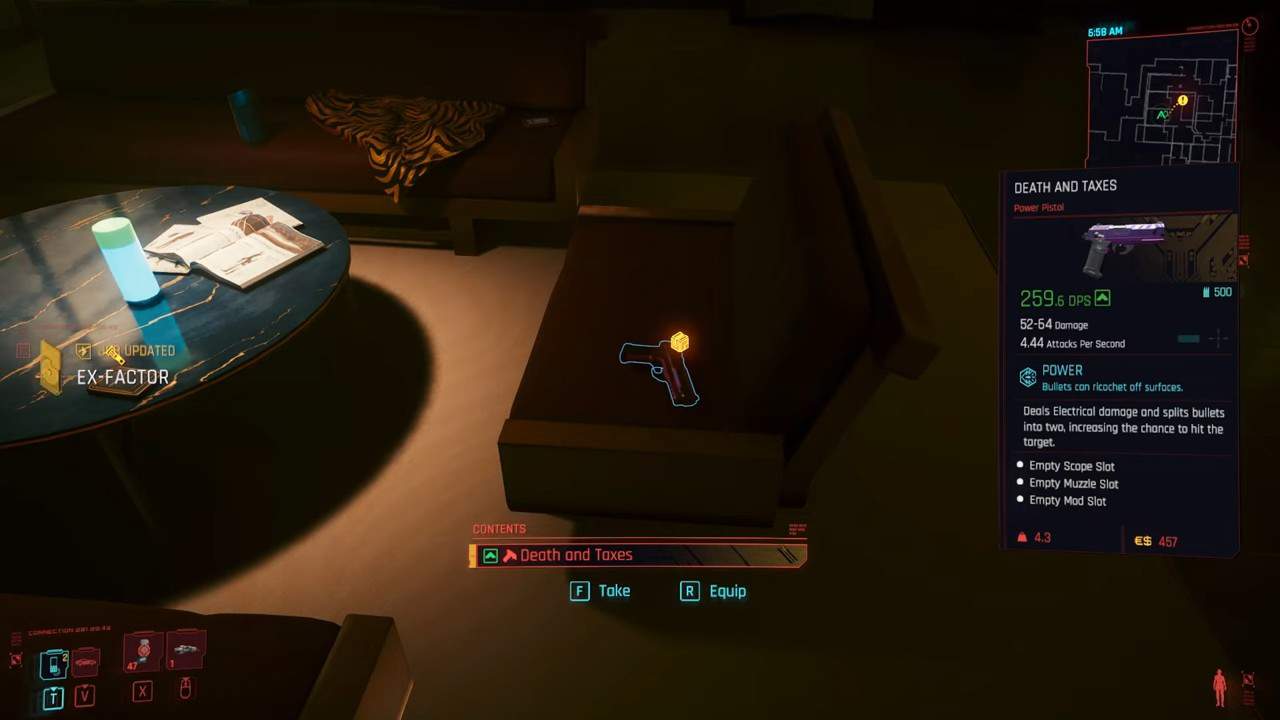Screen dimensions: 1280x720
Task: Select the Empty Scope Slot bullet
Action: tap(1020, 465)
